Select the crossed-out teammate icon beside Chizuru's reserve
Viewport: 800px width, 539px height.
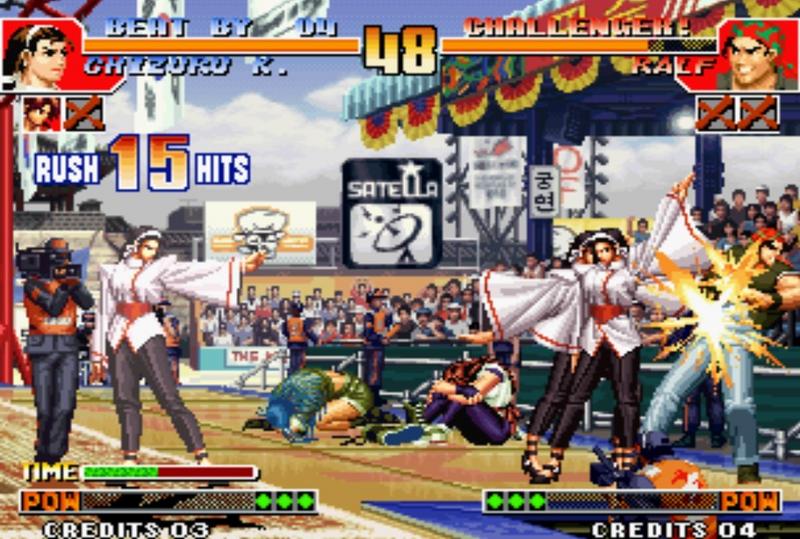coord(84,113)
